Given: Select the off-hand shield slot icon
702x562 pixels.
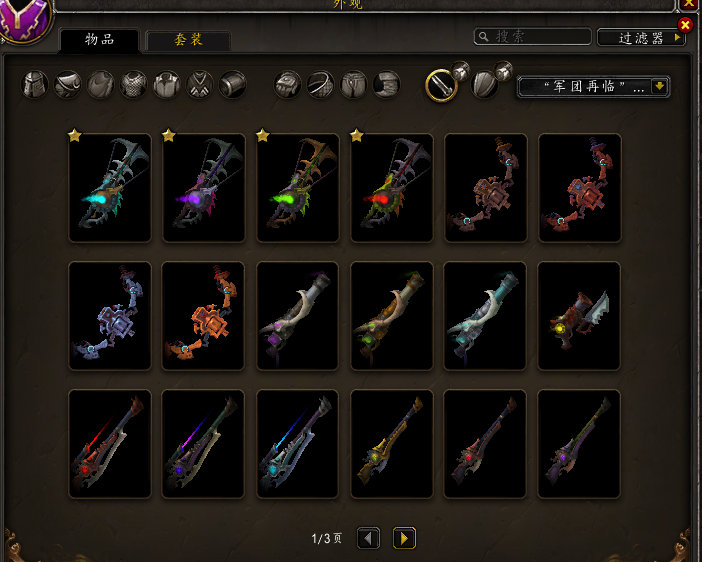Looking at the screenshot, I should pyautogui.click(x=485, y=85).
